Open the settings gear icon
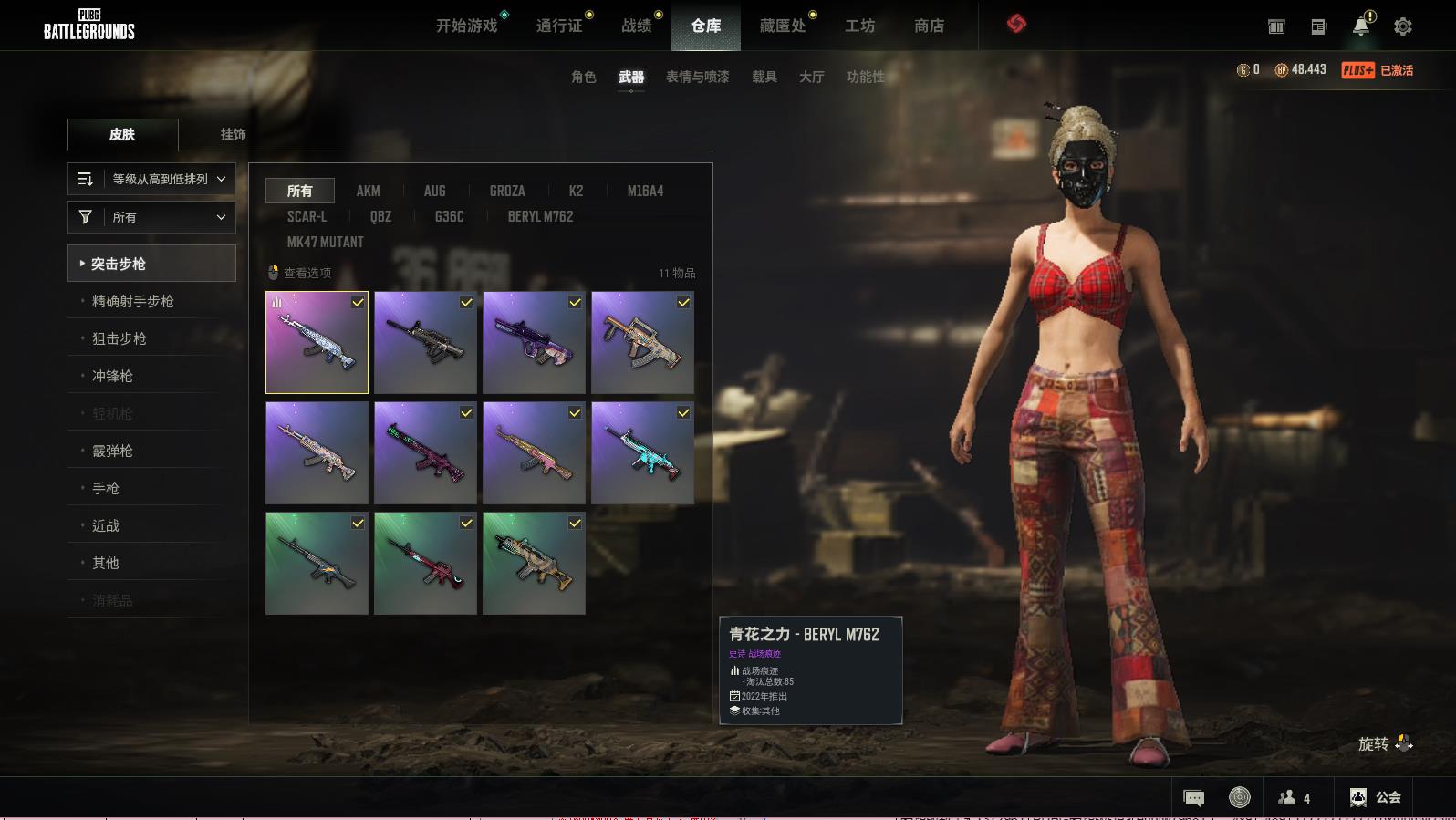Image resolution: width=1456 pixels, height=820 pixels. coord(1402,26)
